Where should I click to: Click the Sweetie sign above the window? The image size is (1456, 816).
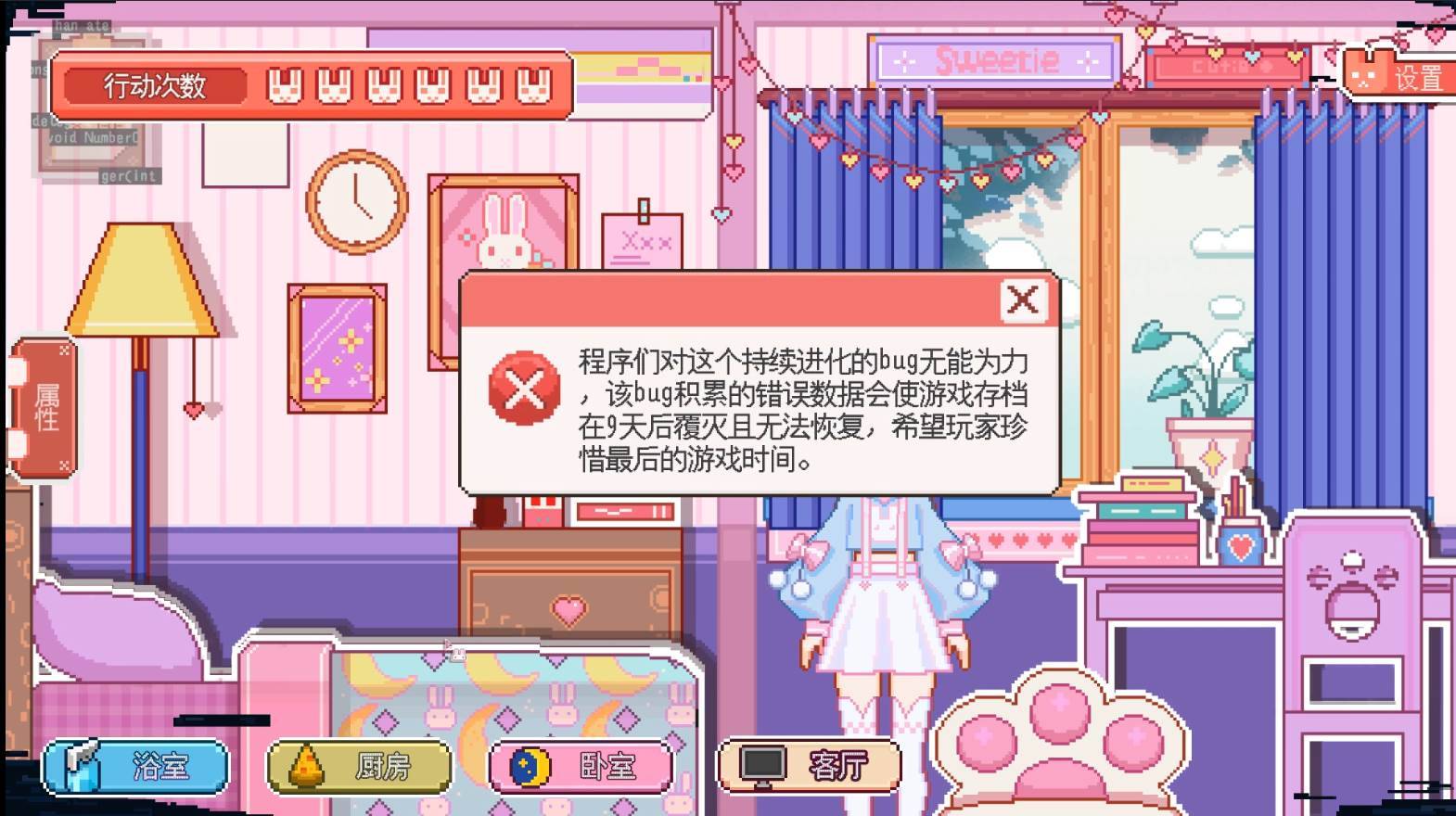point(995,61)
